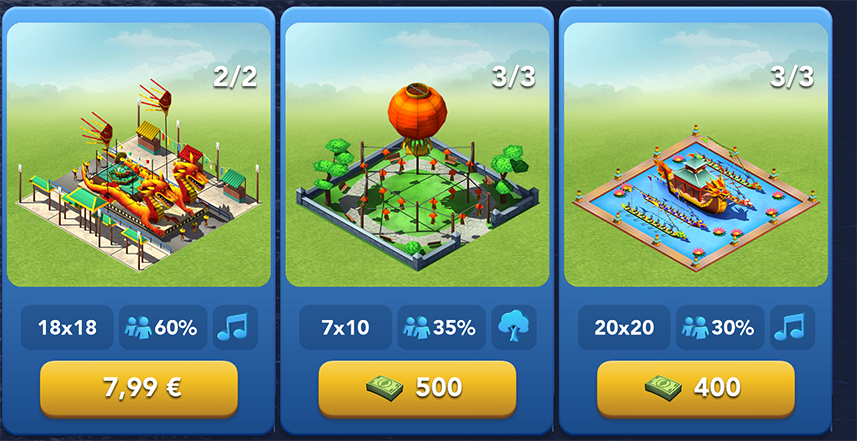Click the tree icon beside 35%
Viewport: 857px width, 441px height.
click(x=514, y=327)
